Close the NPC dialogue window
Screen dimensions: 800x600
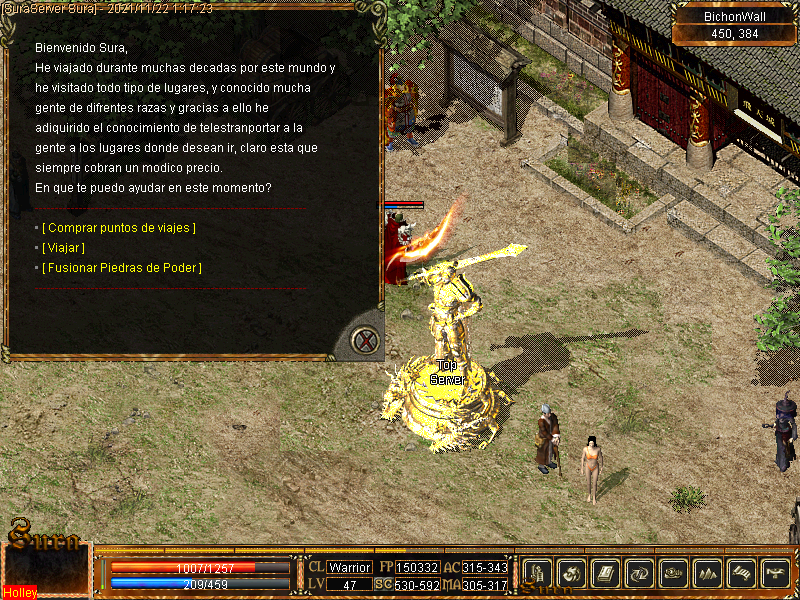pos(367,341)
